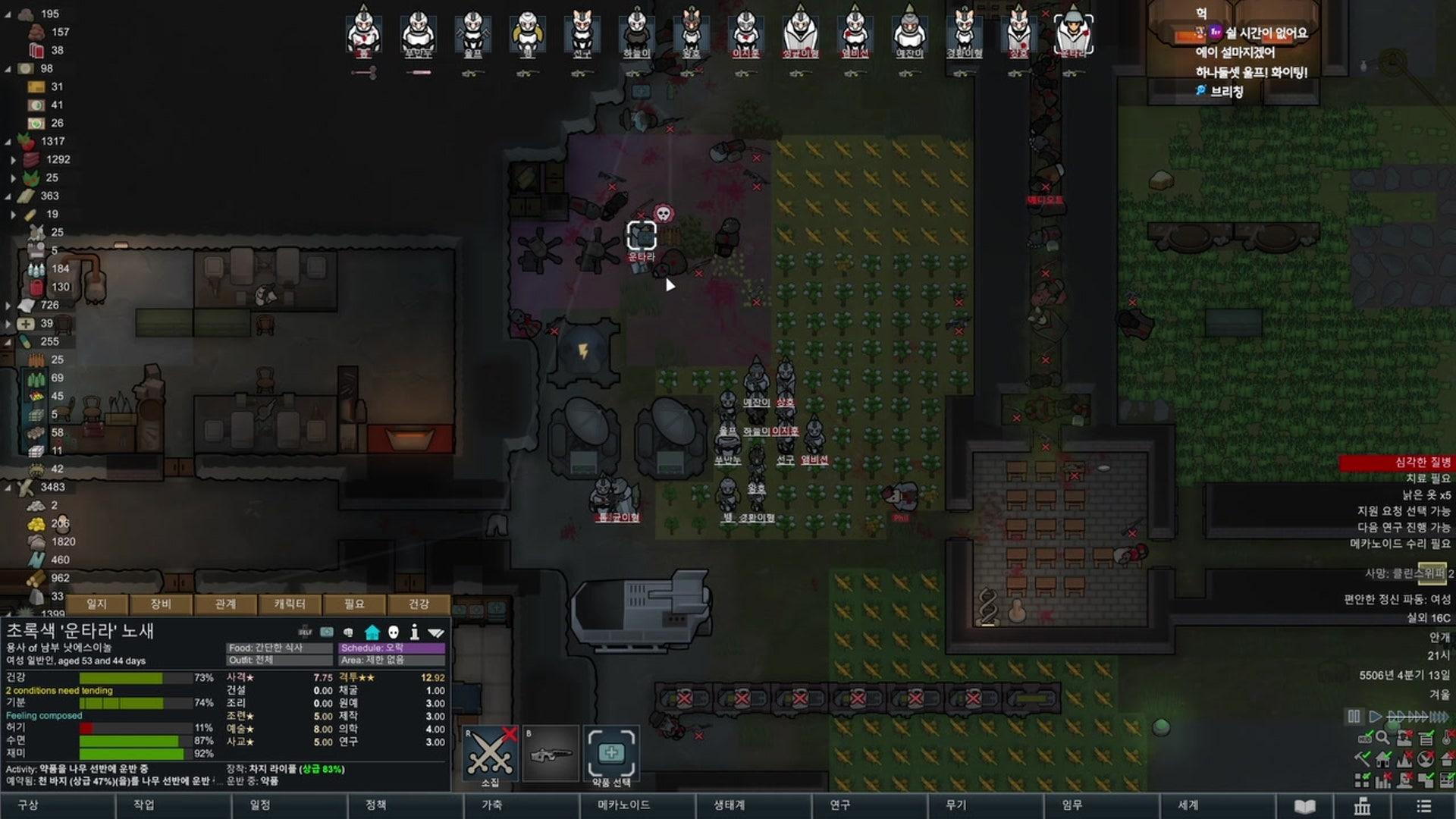Switch to the 건강 health tab
The width and height of the screenshot is (1456, 819).
tap(419, 604)
